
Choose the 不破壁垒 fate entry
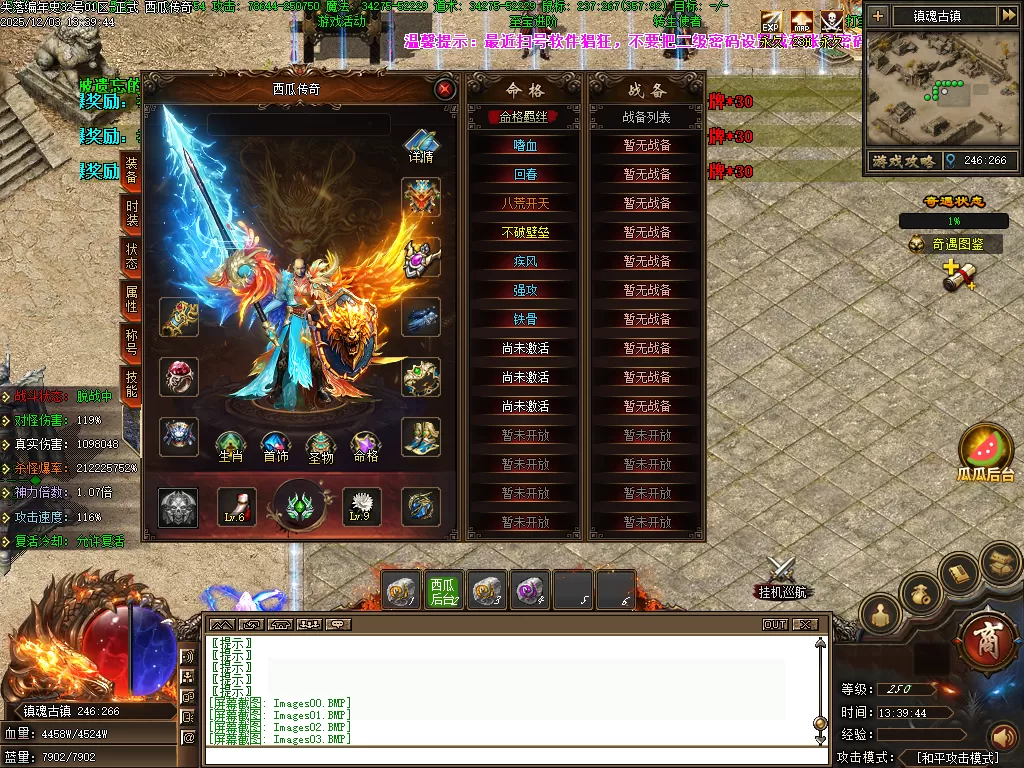coord(525,232)
